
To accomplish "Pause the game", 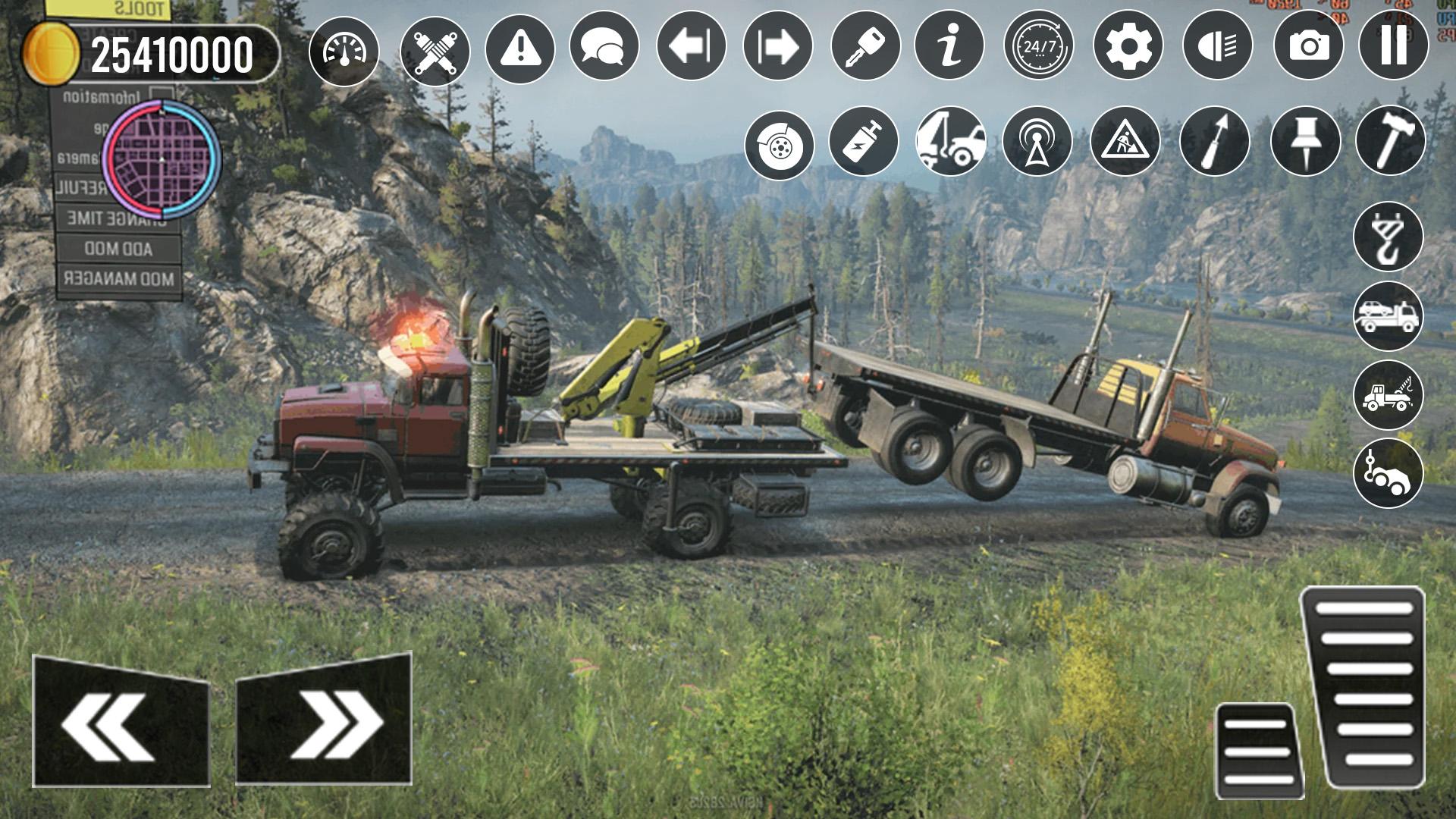I will tap(1393, 45).
